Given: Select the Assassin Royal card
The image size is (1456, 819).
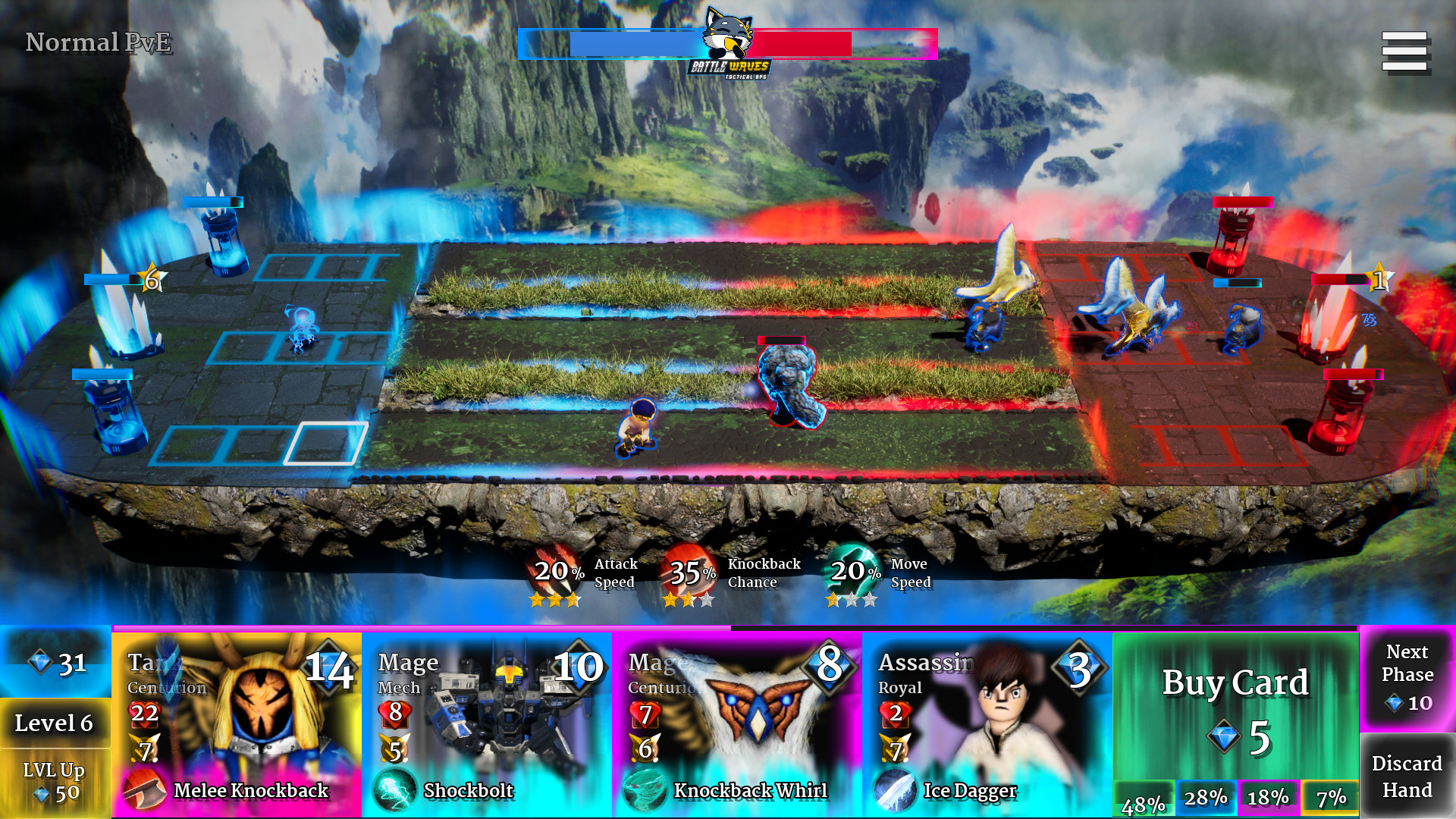Looking at the screenshot, I should click(986, 720).
